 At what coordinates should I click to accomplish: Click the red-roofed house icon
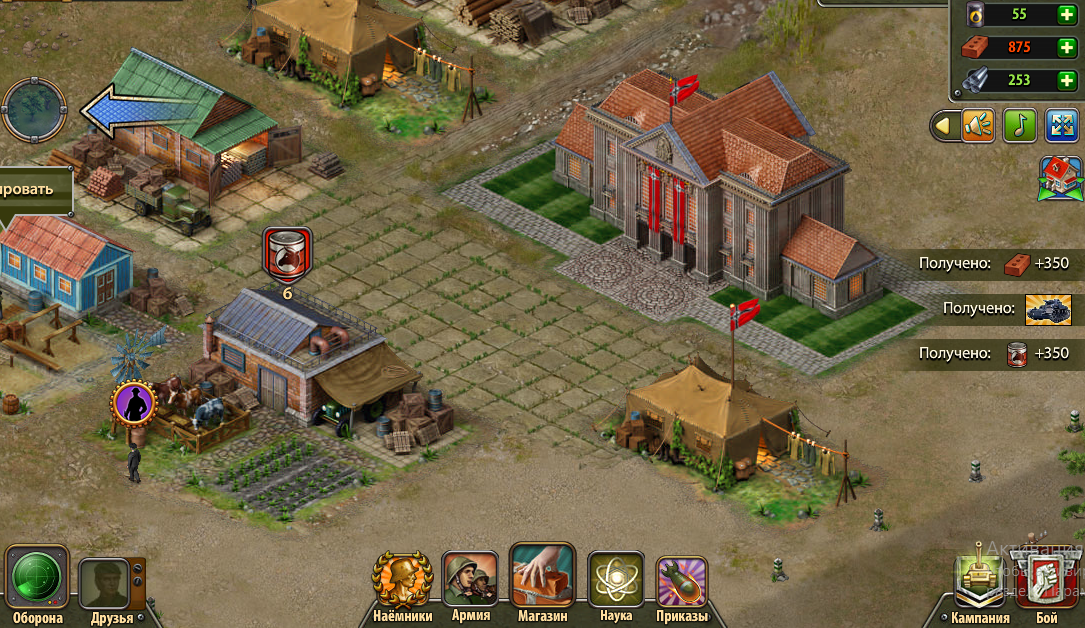[1059, 178]
